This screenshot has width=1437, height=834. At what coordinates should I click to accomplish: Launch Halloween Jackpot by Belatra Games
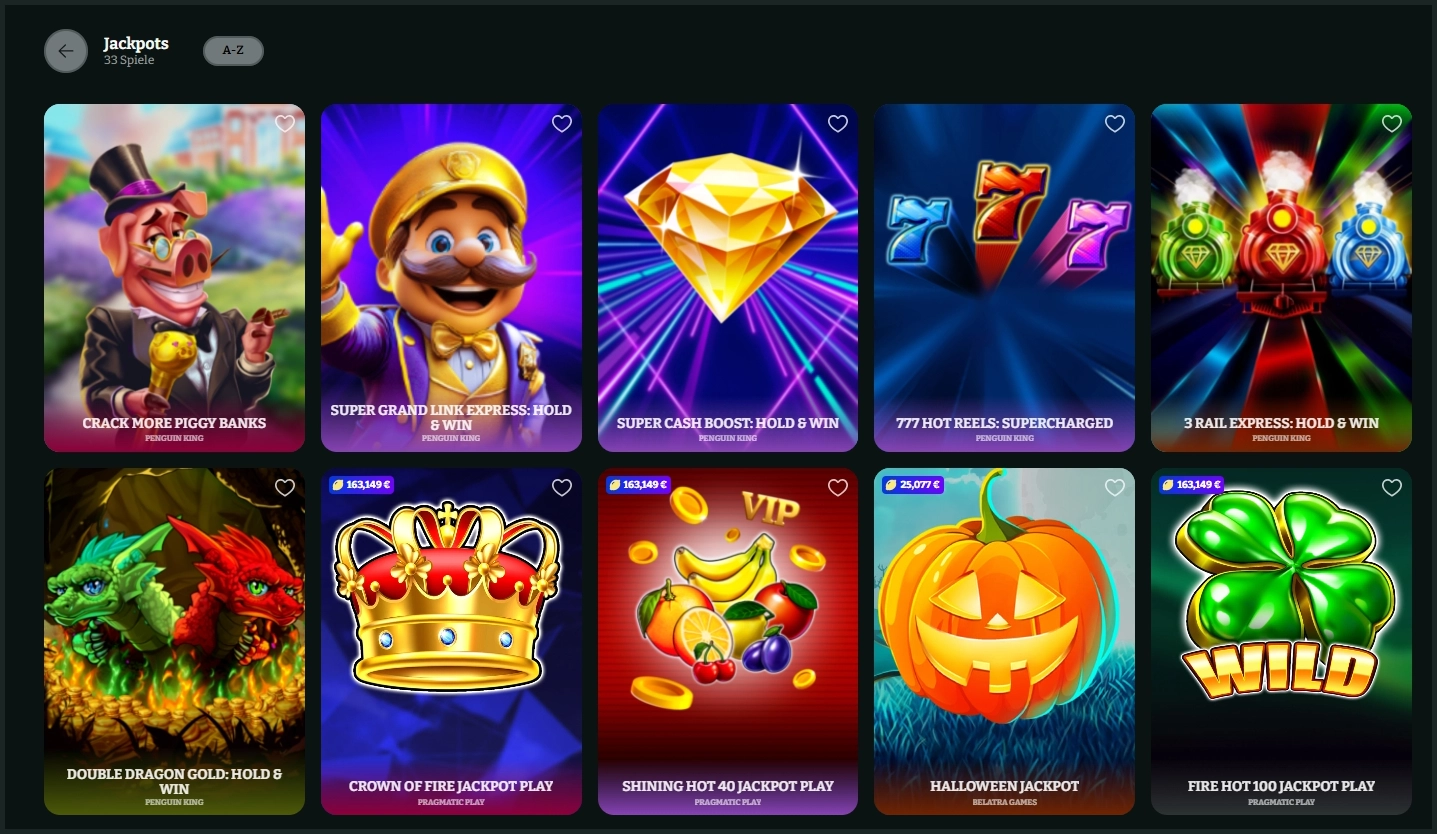pyautogui.click(x=1004, y=640)
